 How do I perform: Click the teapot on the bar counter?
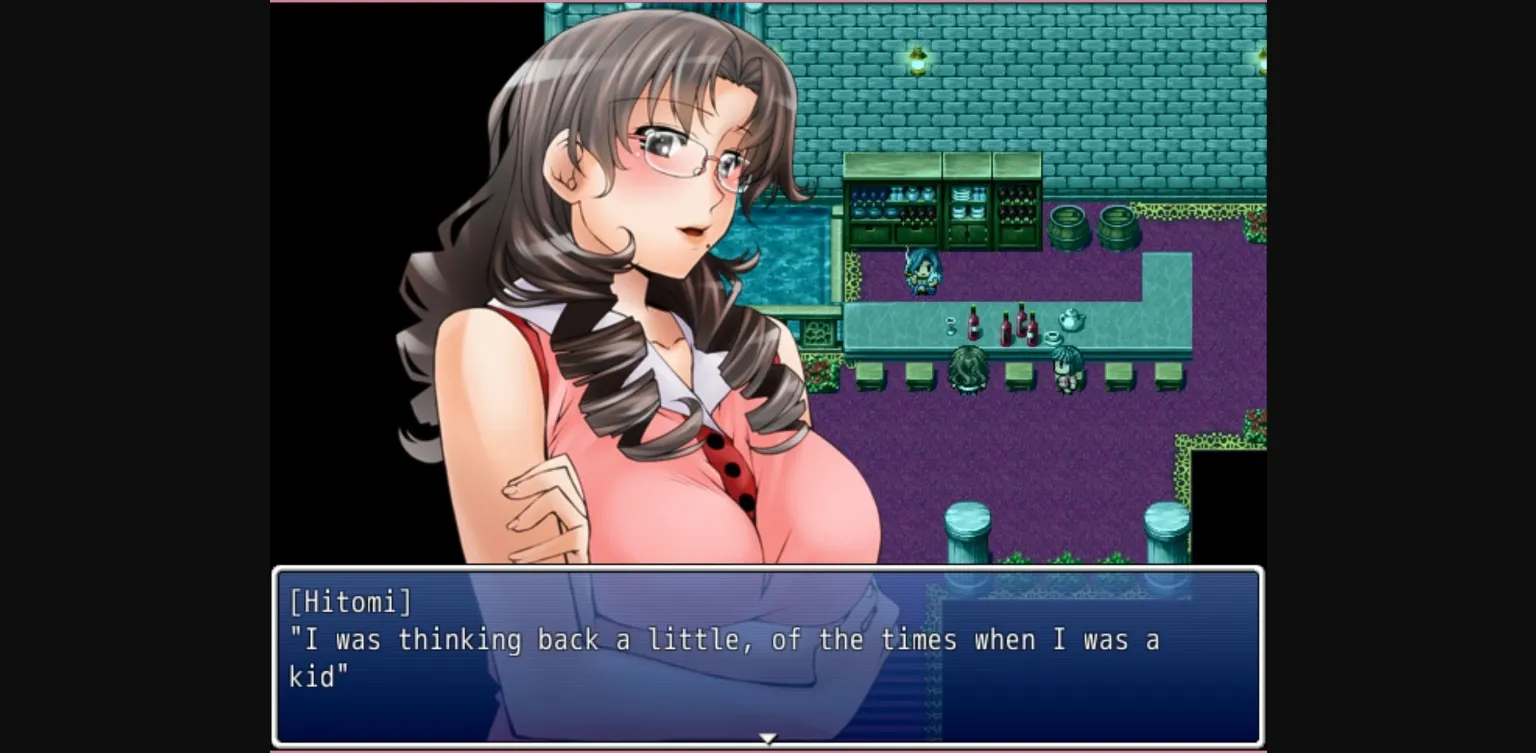click(x=1069, y=319)
